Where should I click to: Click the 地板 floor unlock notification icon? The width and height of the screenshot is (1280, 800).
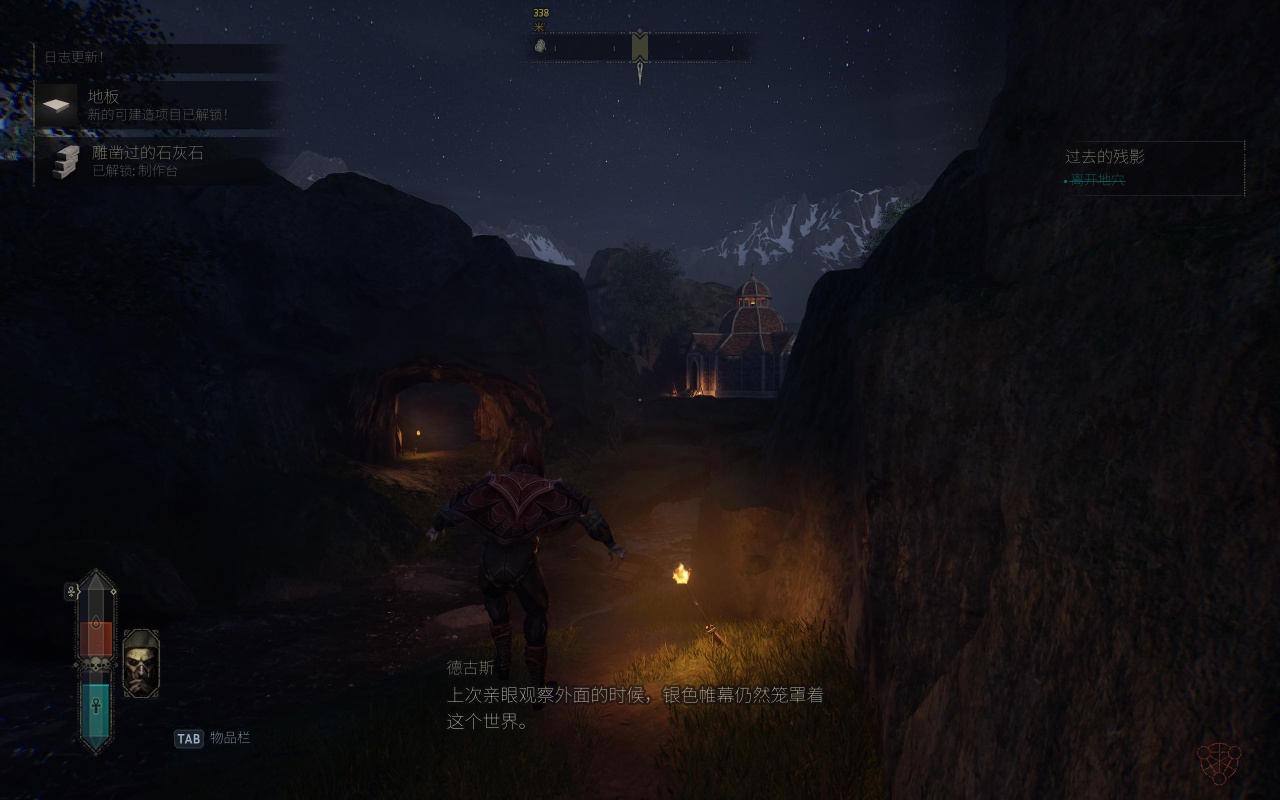57,104
